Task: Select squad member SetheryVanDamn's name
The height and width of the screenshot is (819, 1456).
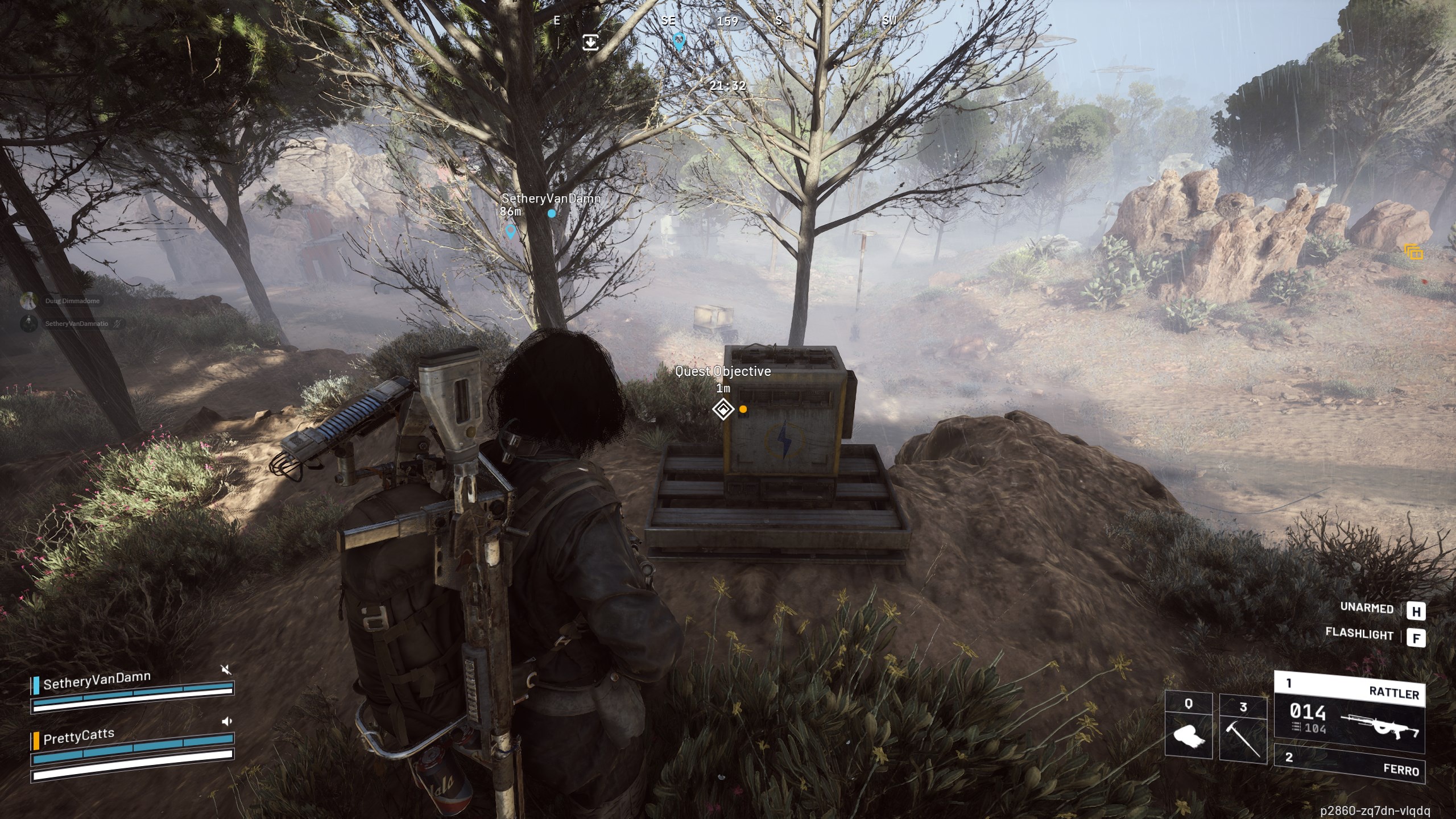Action: (x=97, y=681)
